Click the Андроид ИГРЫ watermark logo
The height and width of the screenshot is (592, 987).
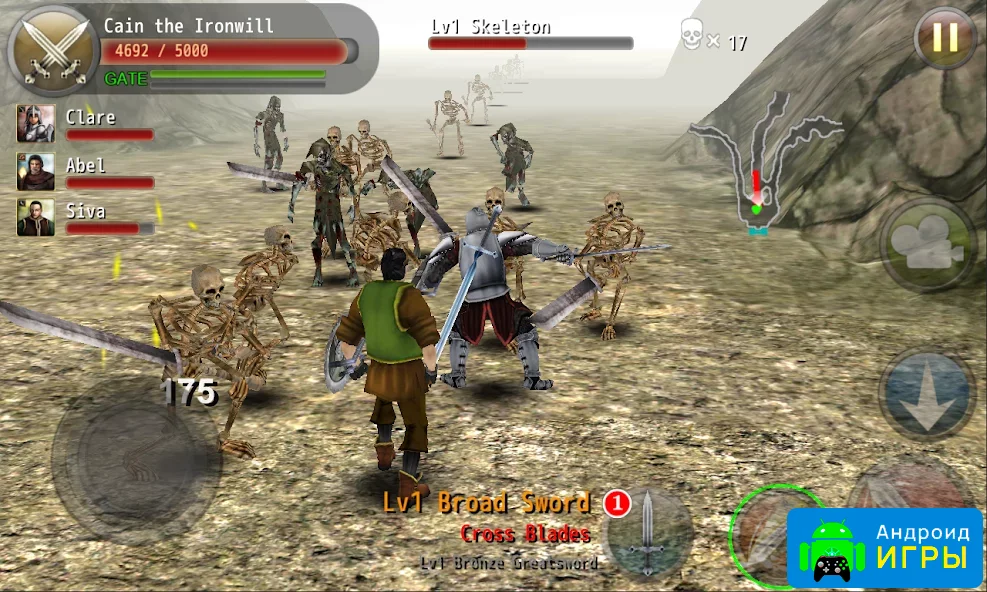(x=884, y=547)
